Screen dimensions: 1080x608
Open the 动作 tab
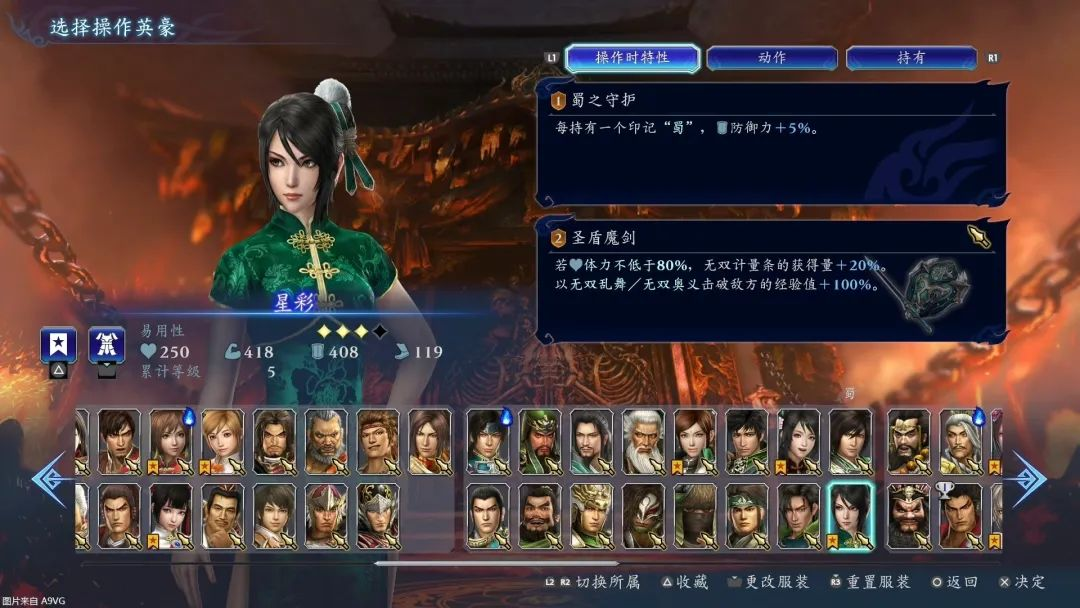[771, 58]
